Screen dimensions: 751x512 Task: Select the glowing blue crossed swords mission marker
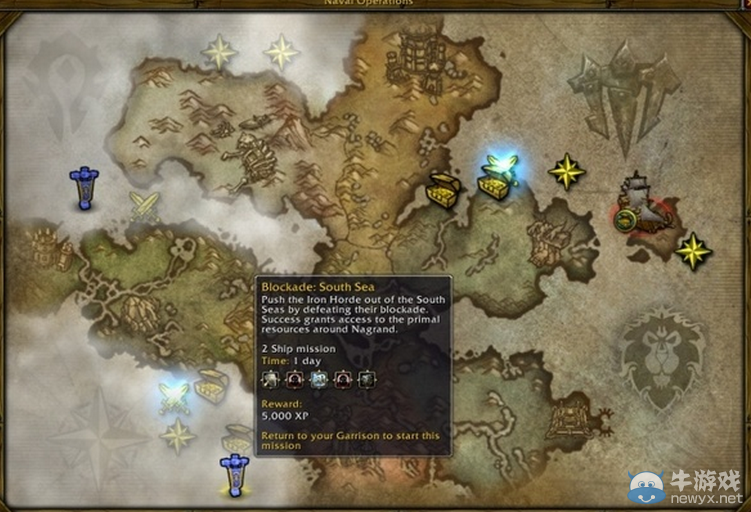174,395
